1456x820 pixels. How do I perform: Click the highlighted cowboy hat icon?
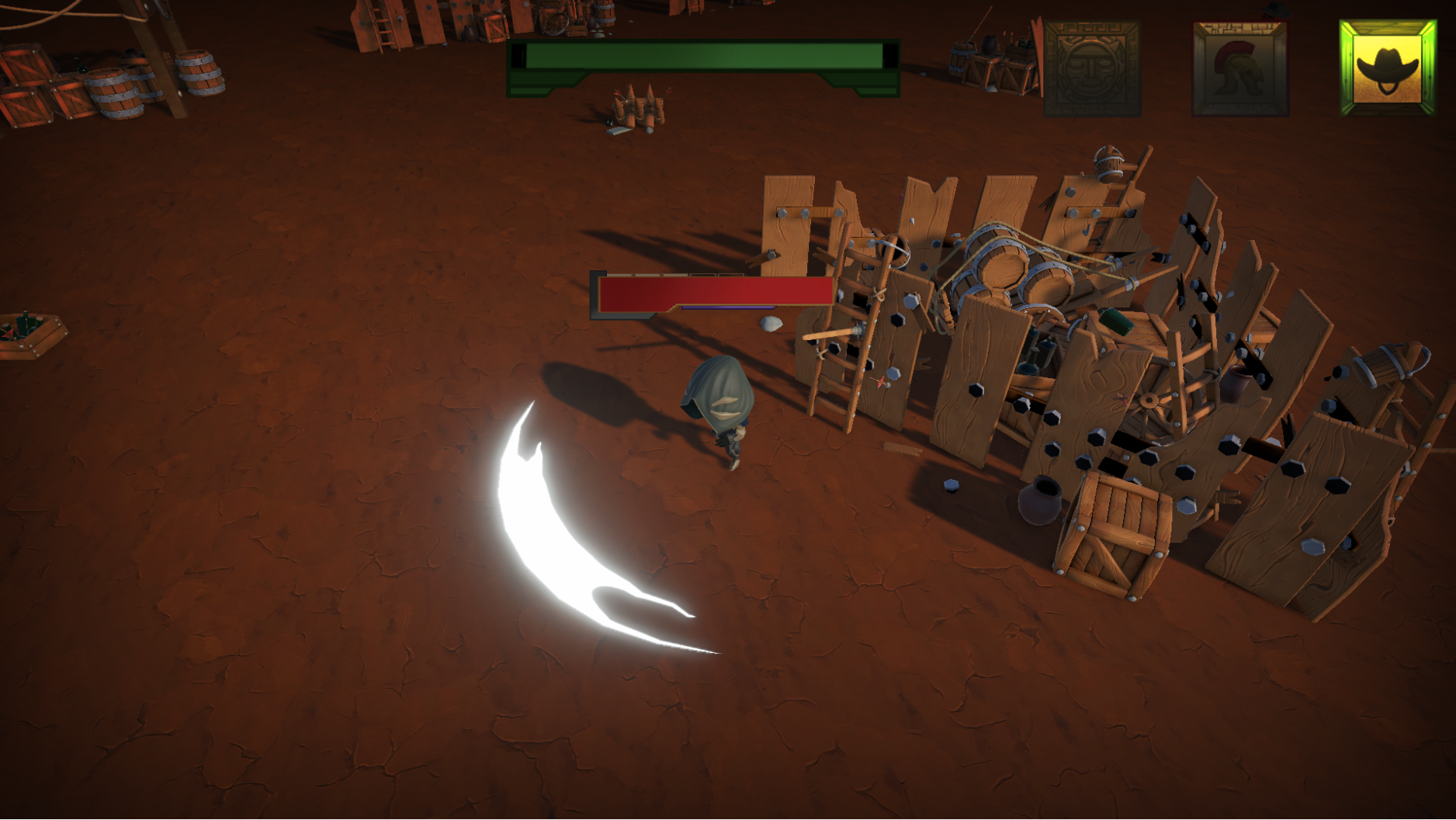click(1388, 68)
